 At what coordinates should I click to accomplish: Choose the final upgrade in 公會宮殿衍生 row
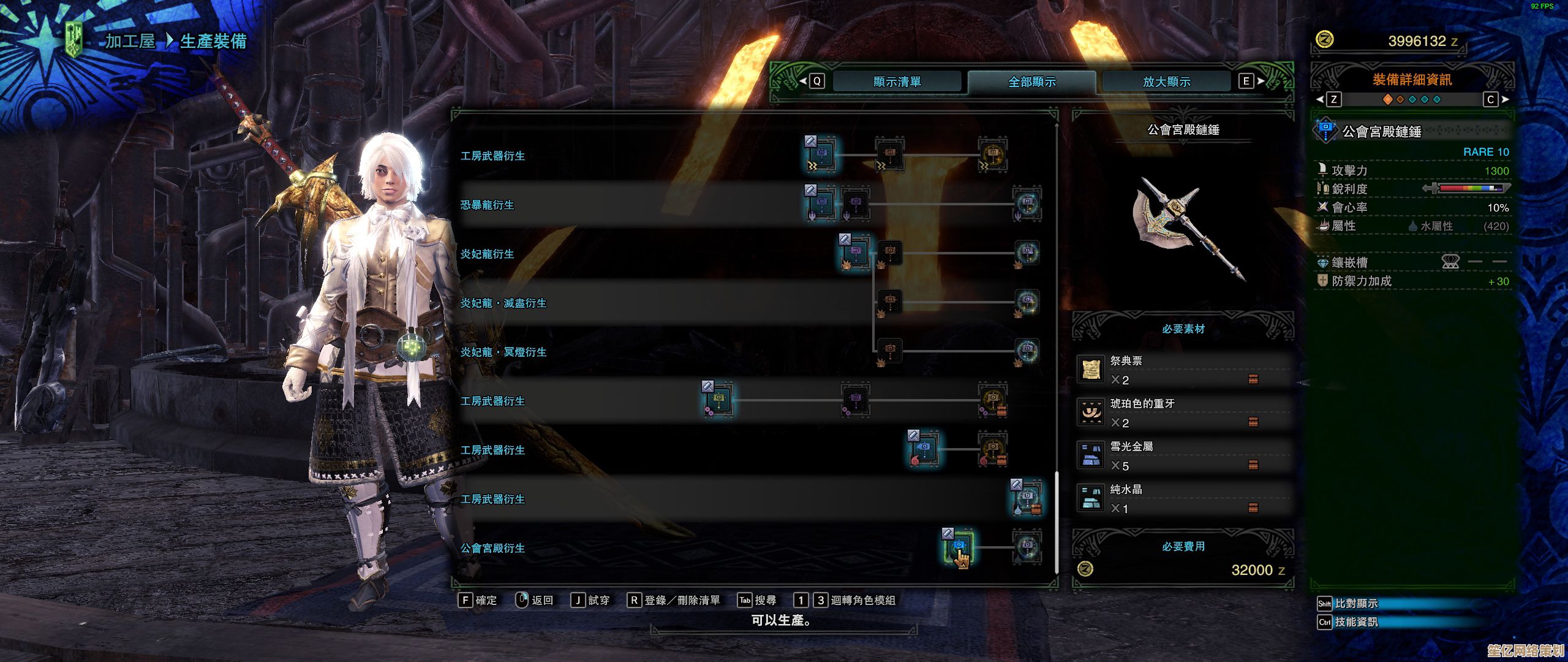pos(1027,547)
